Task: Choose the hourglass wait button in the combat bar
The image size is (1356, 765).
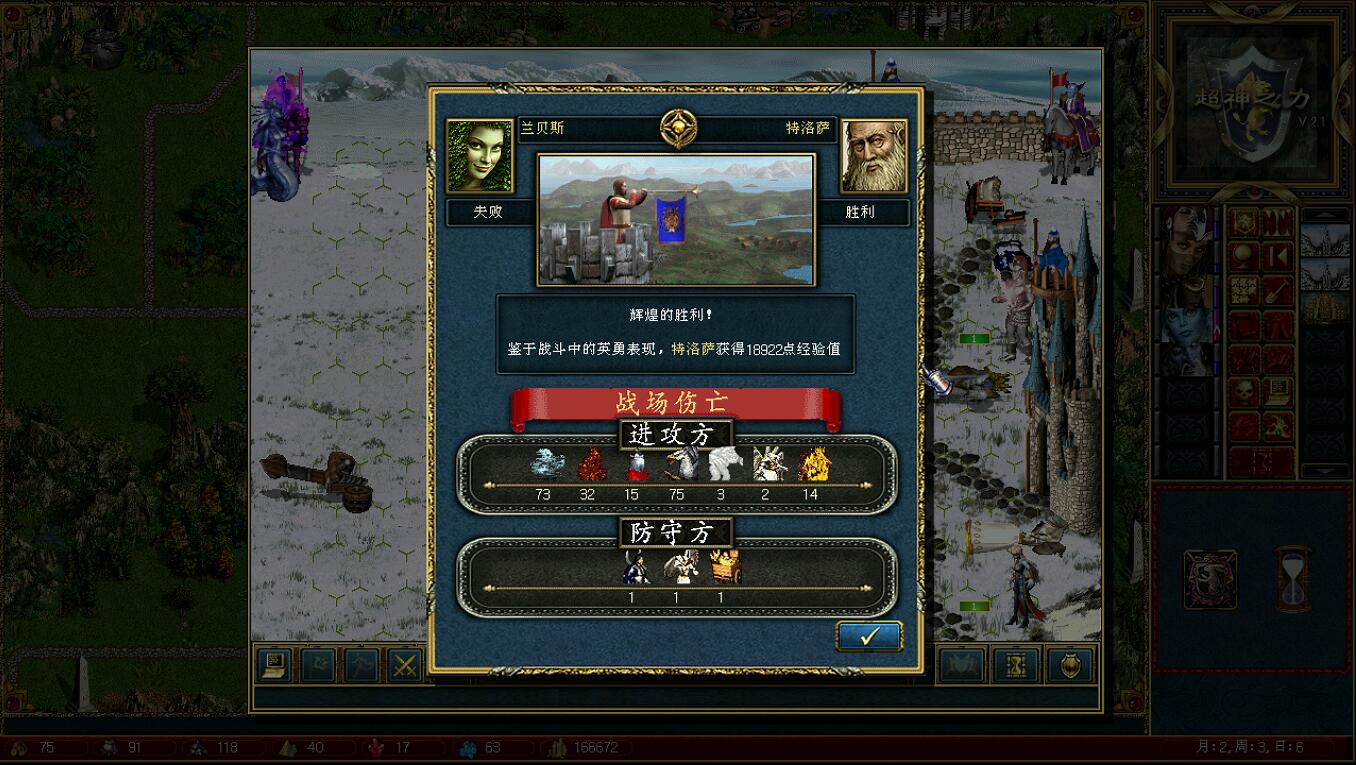Action: 1015,665
